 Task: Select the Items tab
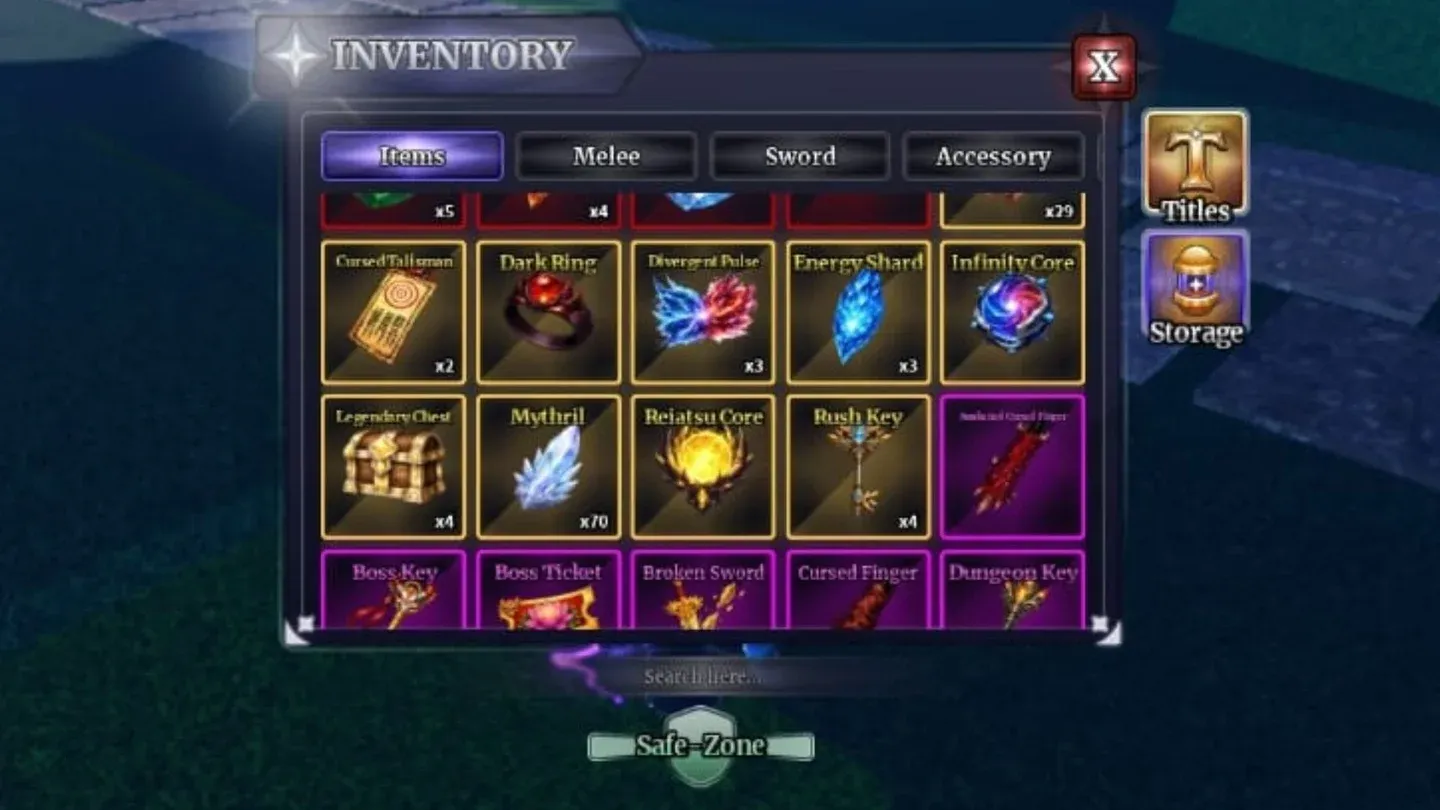click(x=411, y=157)
